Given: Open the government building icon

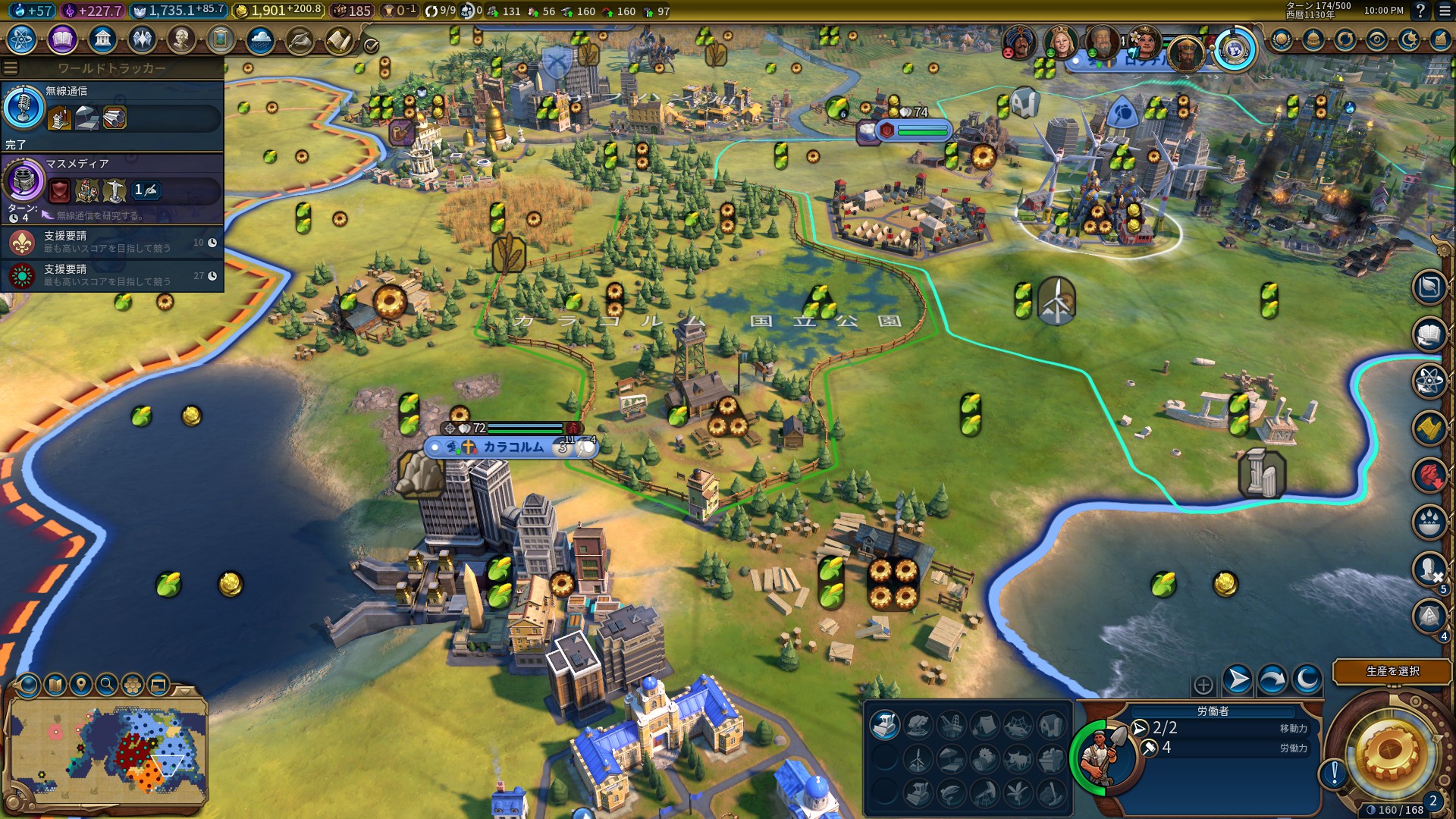Looking at the screenshot, I should 102,39.
